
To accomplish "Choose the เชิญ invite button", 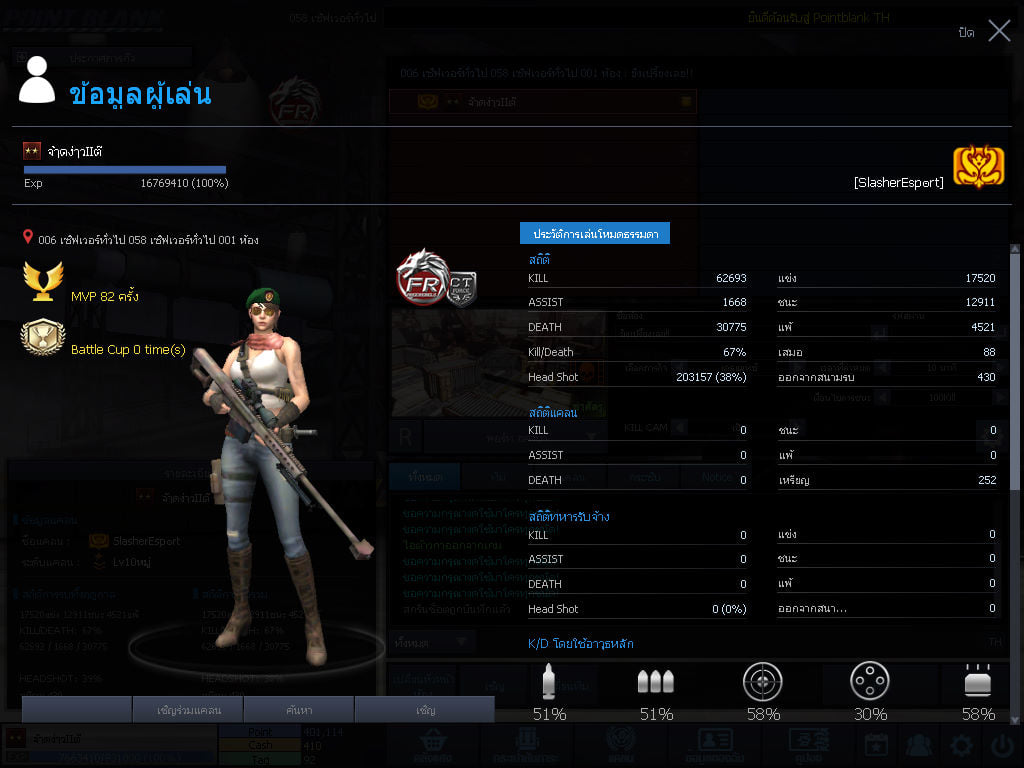I will click(x=425, y=710).
